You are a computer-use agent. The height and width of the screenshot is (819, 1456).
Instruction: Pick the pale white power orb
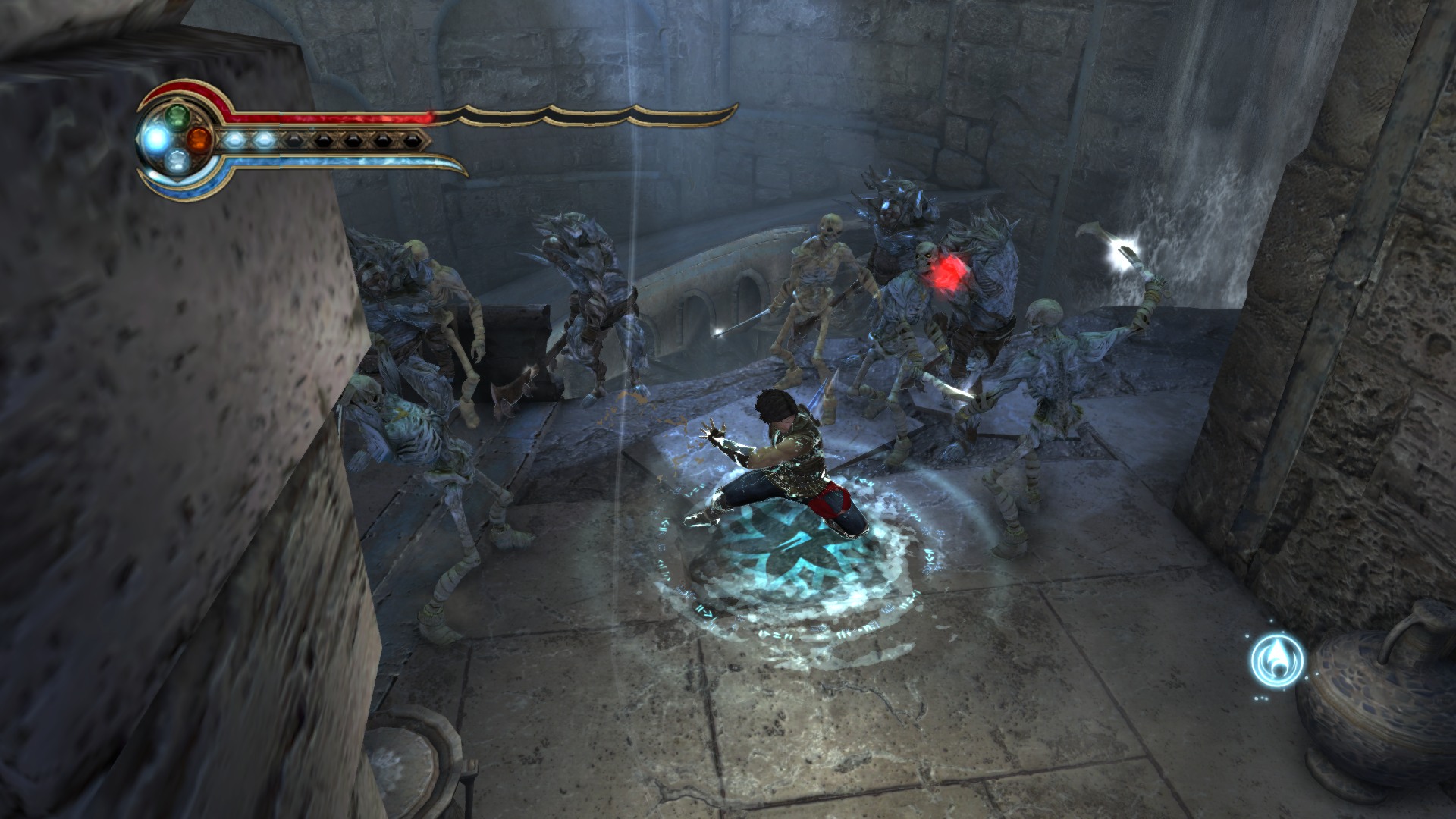pyautogui.click(x=177, y=160)
